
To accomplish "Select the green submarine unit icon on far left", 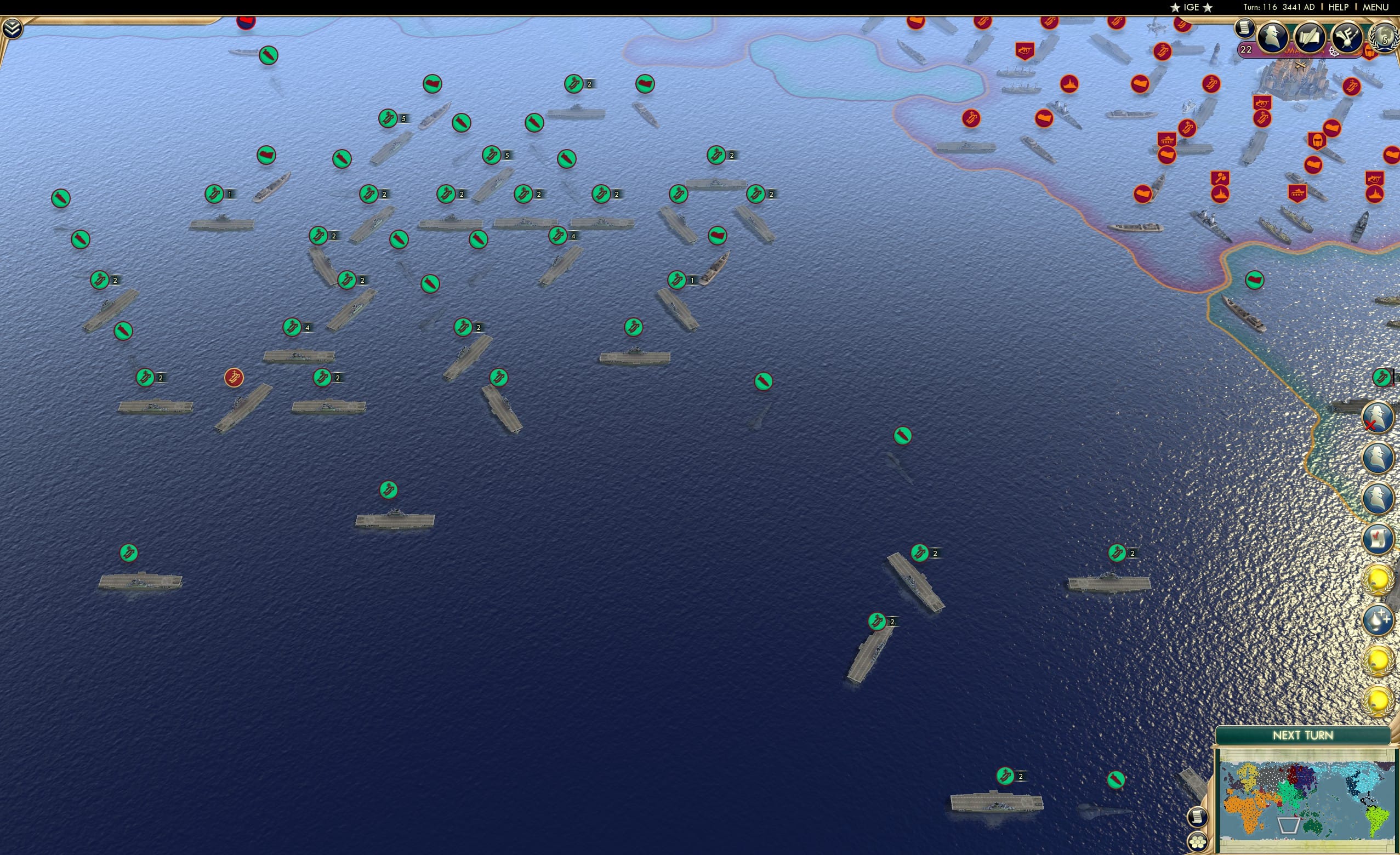I will [x=61, y=199].
